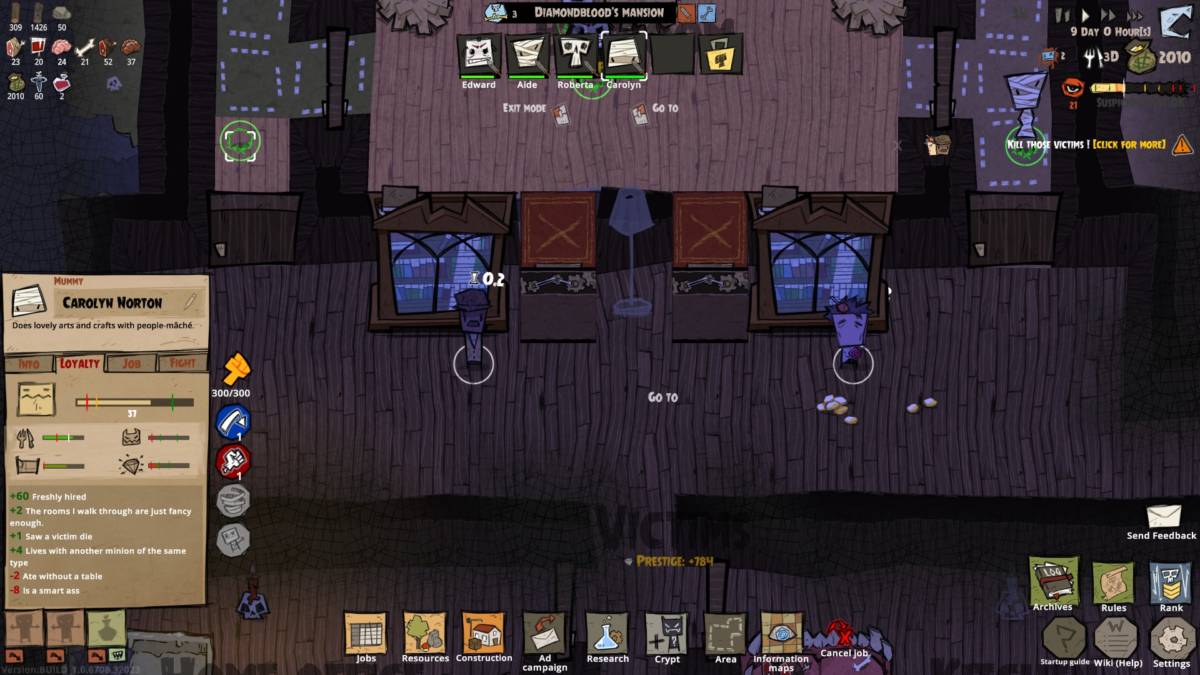Open the Construction menu
This screenshot has width=1200, height=675.
(x=484, y=633)
